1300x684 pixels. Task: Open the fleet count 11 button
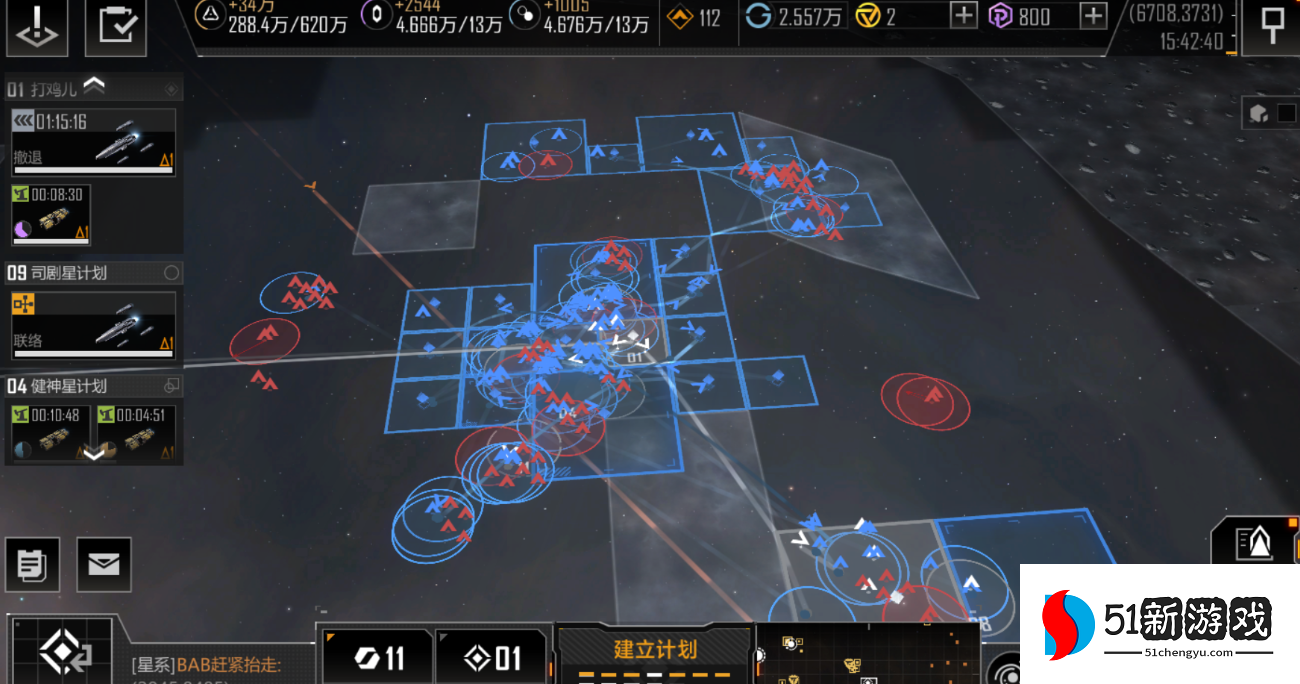[378, 657]
